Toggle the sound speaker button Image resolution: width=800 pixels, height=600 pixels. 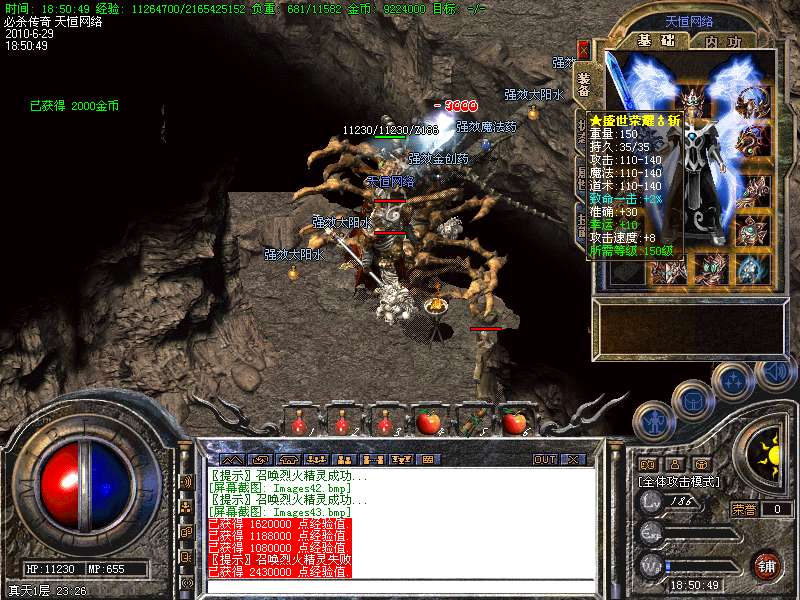[x=776, y=372]
